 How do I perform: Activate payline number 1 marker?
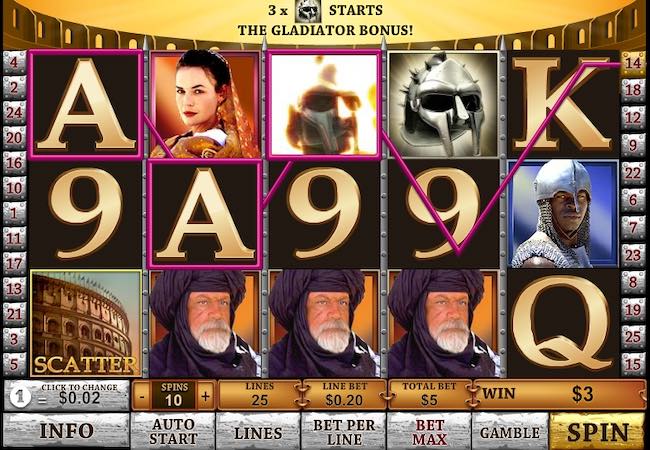[x=14, y=211]
